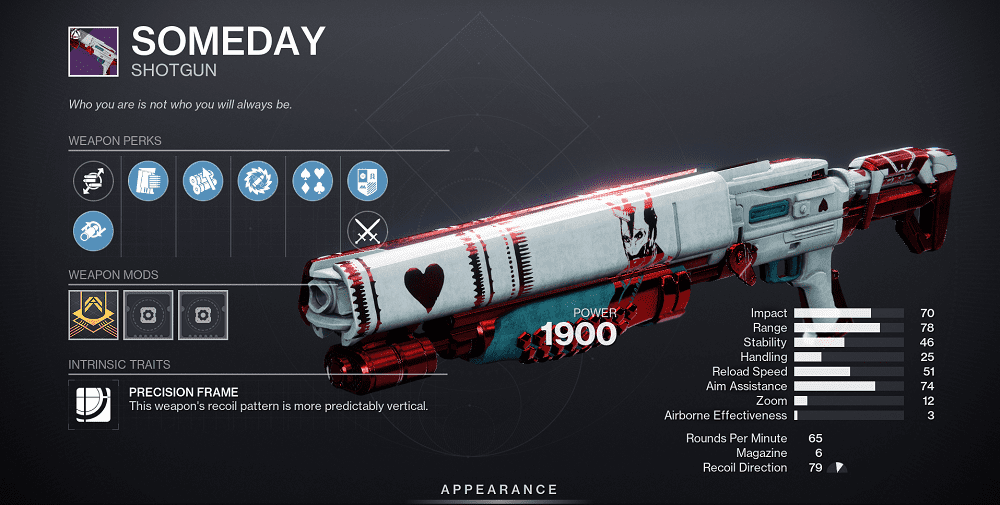Image resolution: width=1000 pixels, height=505 pixels.
Task: Activate the sawblade bullet perk
Action: 258,181
